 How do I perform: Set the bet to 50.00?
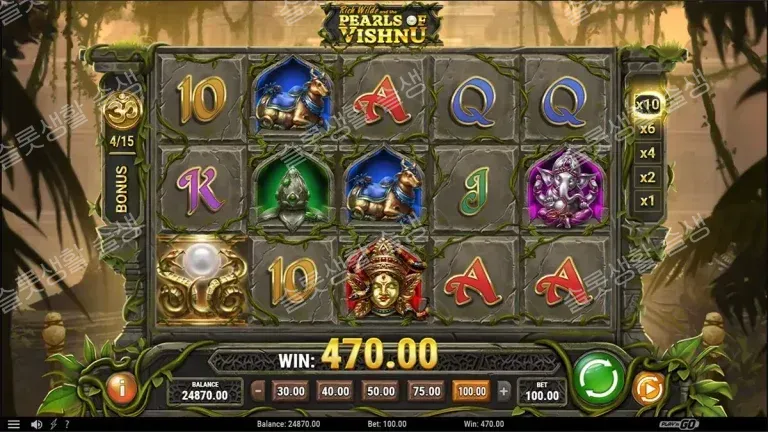(x=379, y=391)
